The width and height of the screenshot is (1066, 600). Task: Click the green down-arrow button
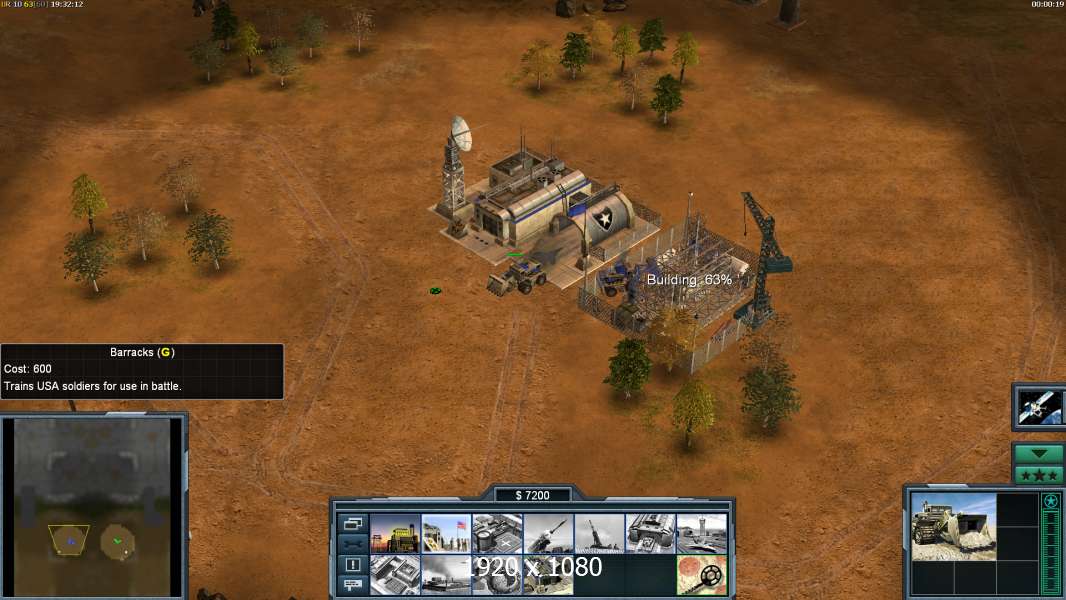coord(1039,454)
